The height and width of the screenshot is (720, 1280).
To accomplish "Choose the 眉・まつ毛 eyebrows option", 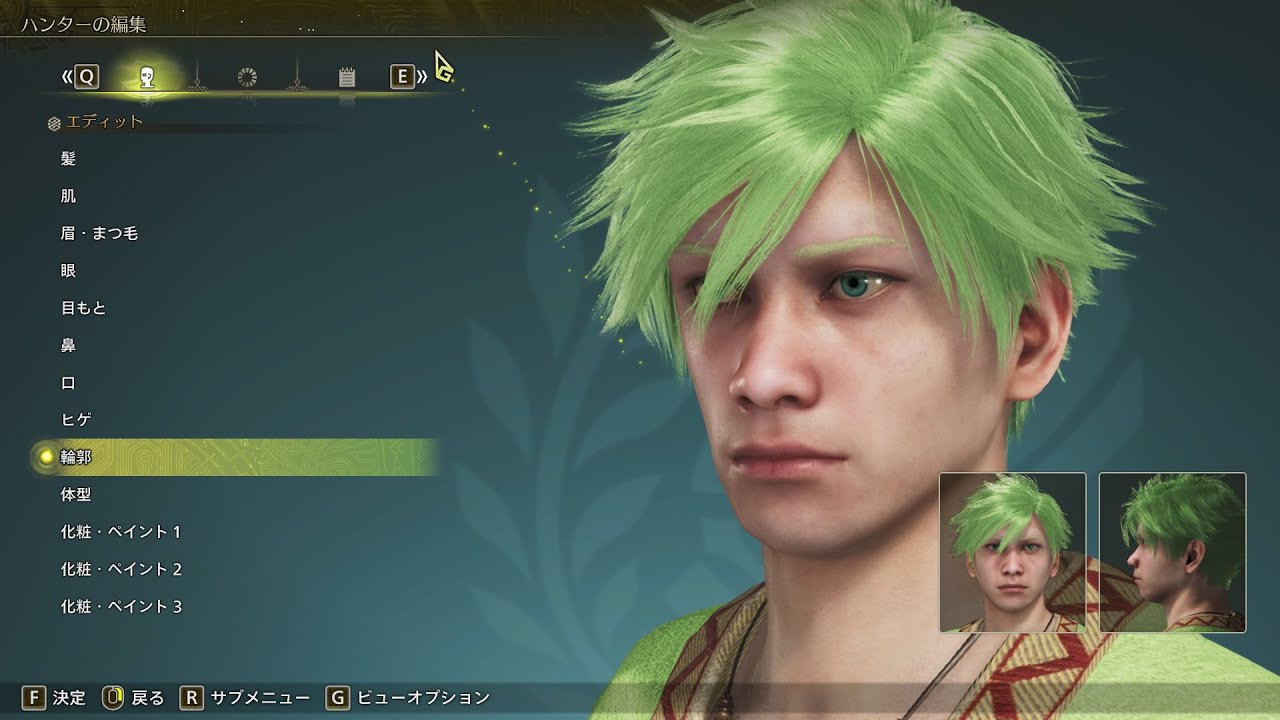I will tap(99, 234).
